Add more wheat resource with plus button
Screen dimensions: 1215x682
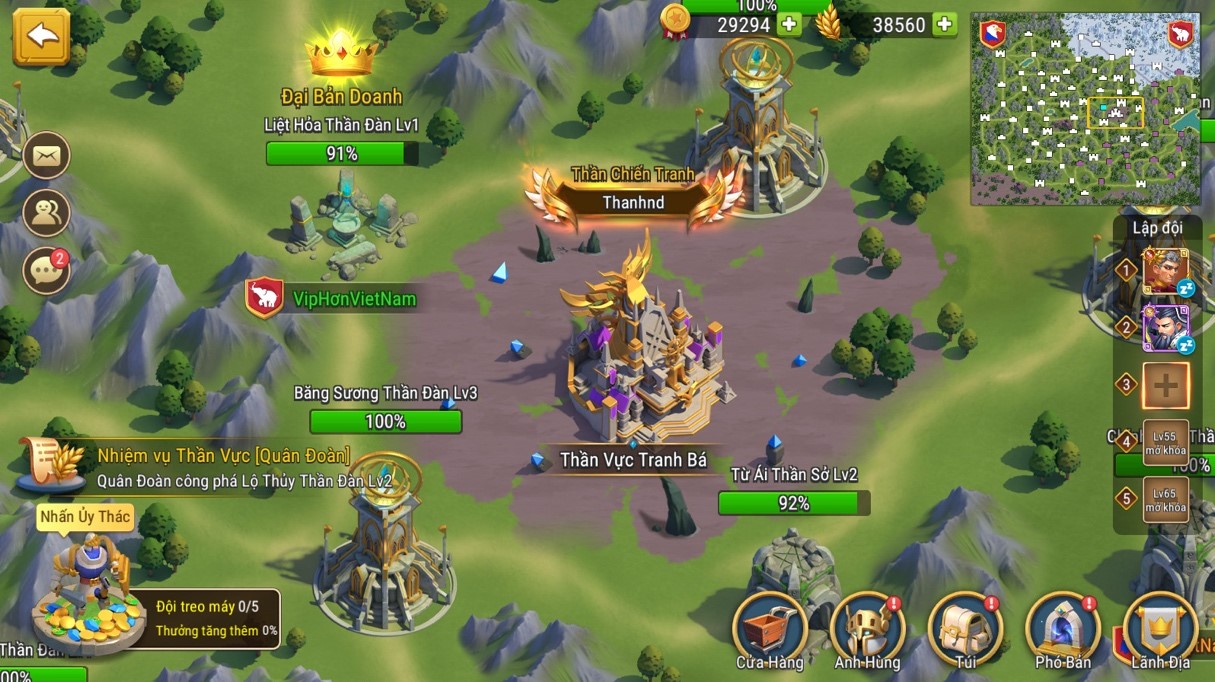click(944, 24)
